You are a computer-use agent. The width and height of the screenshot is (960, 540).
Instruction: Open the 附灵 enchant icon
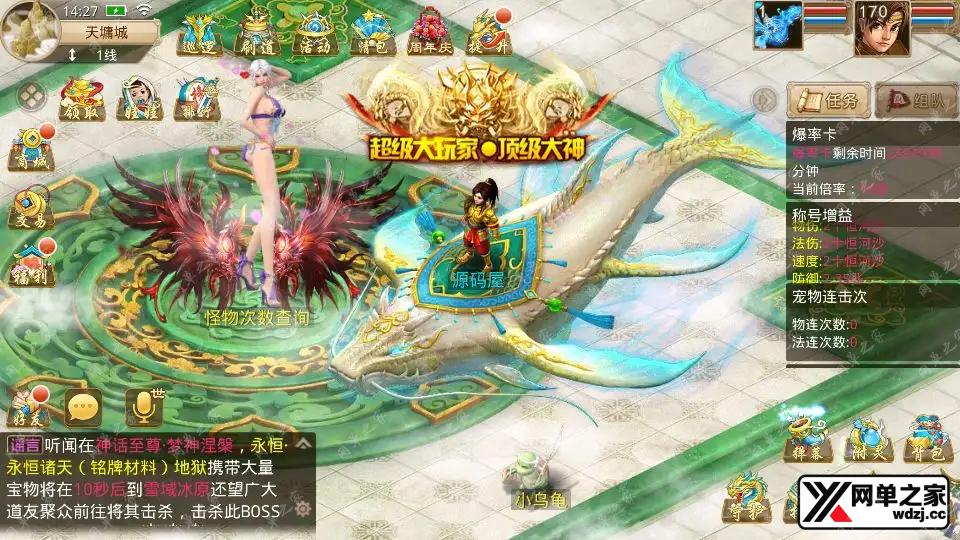866,437
